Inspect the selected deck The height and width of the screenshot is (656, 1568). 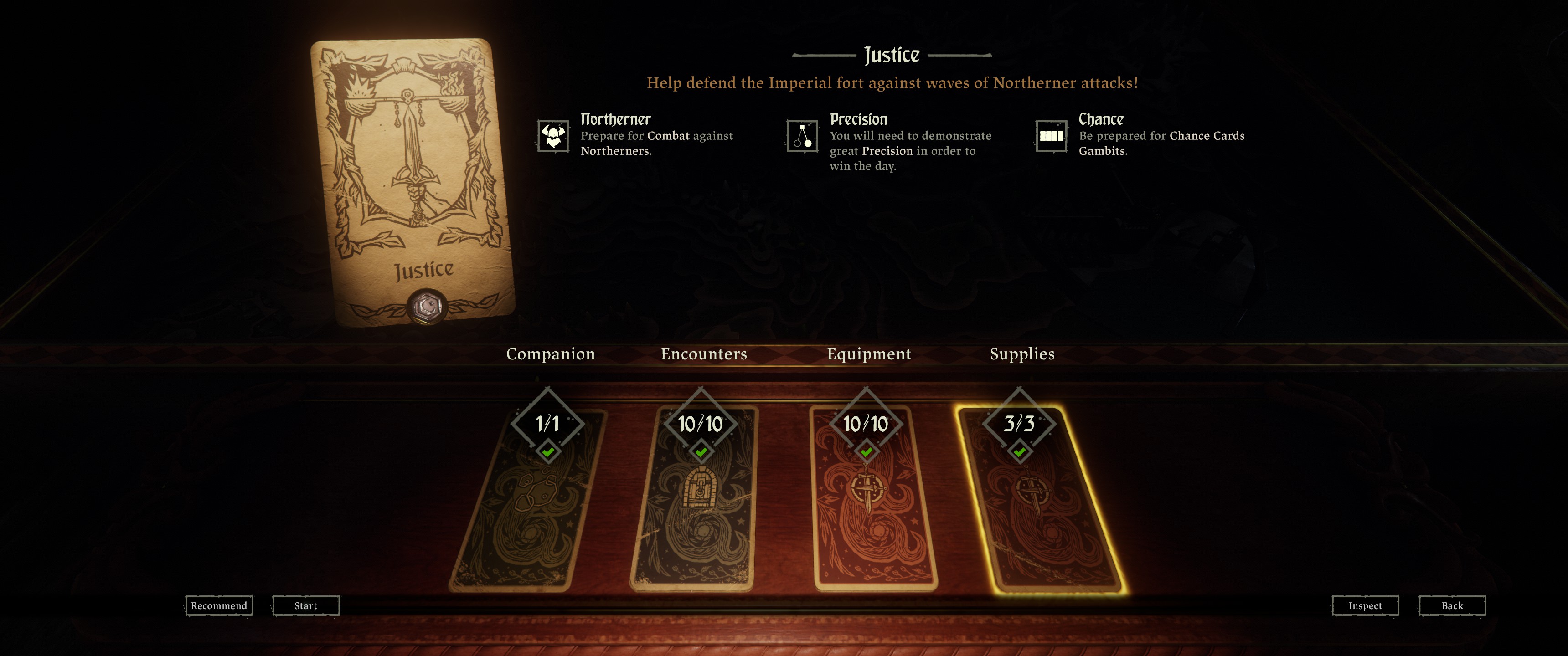(1365, 605)
